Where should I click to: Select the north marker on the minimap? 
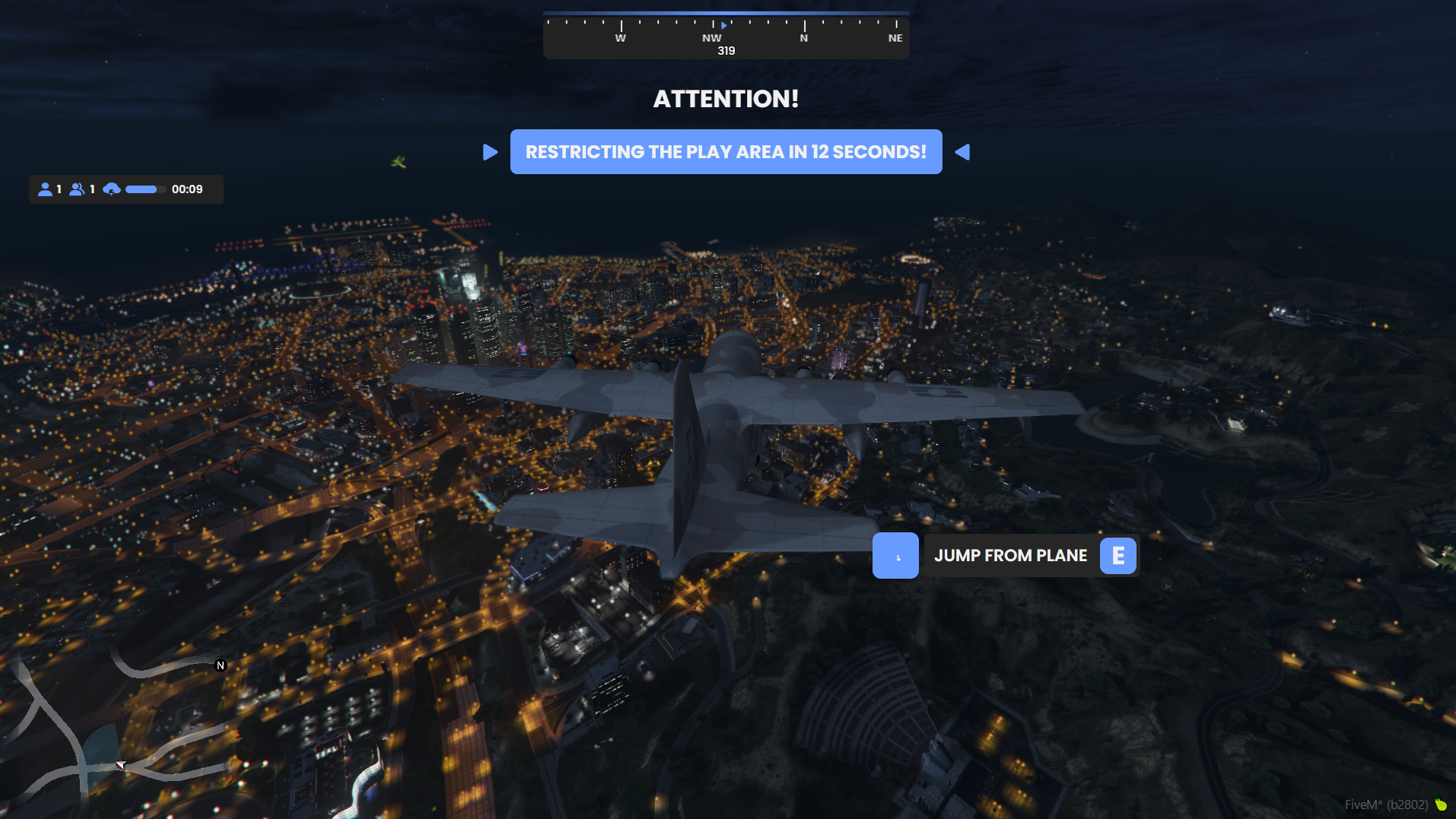click(221, 665)
